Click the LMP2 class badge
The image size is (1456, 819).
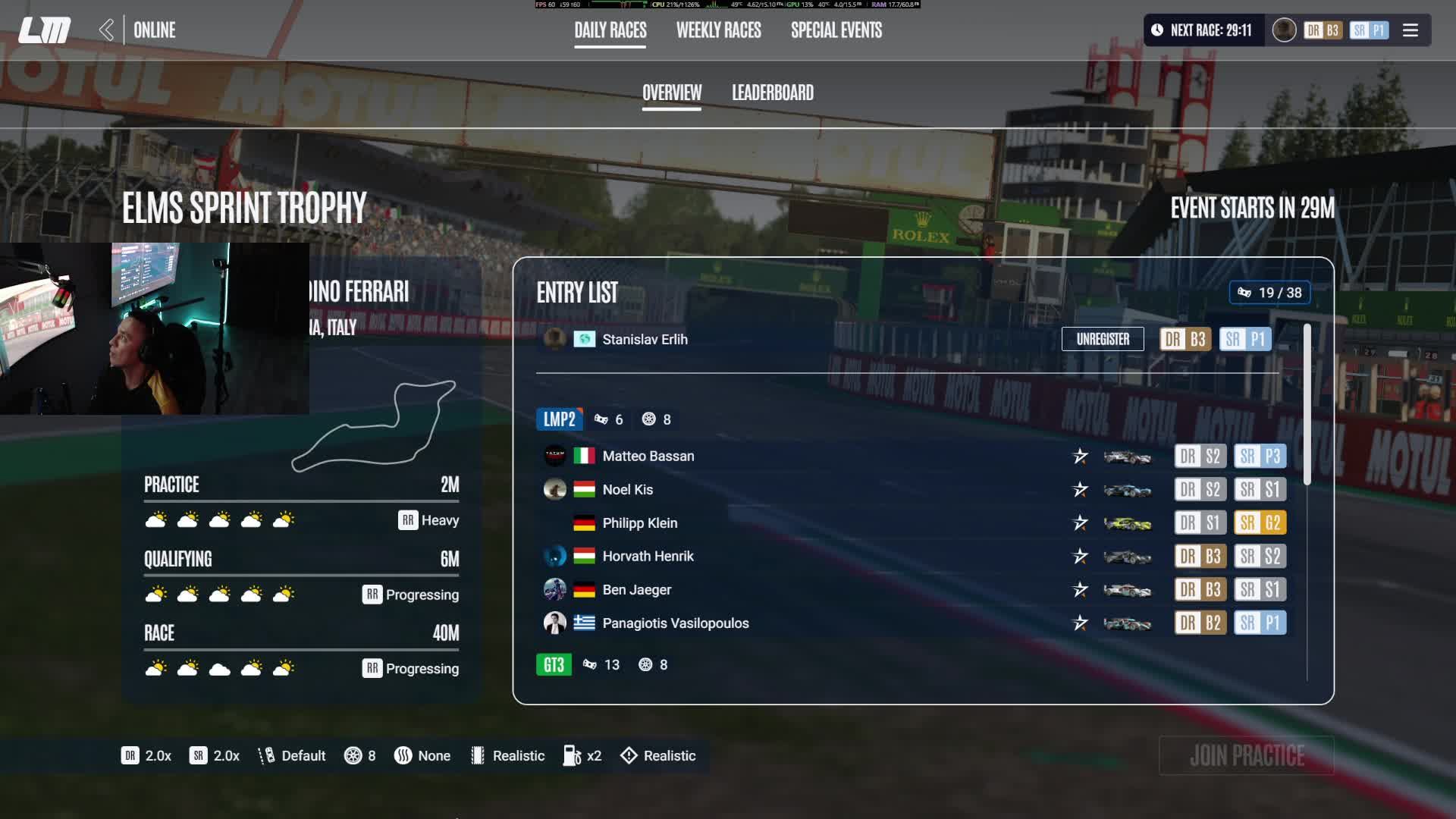(559, 419)
